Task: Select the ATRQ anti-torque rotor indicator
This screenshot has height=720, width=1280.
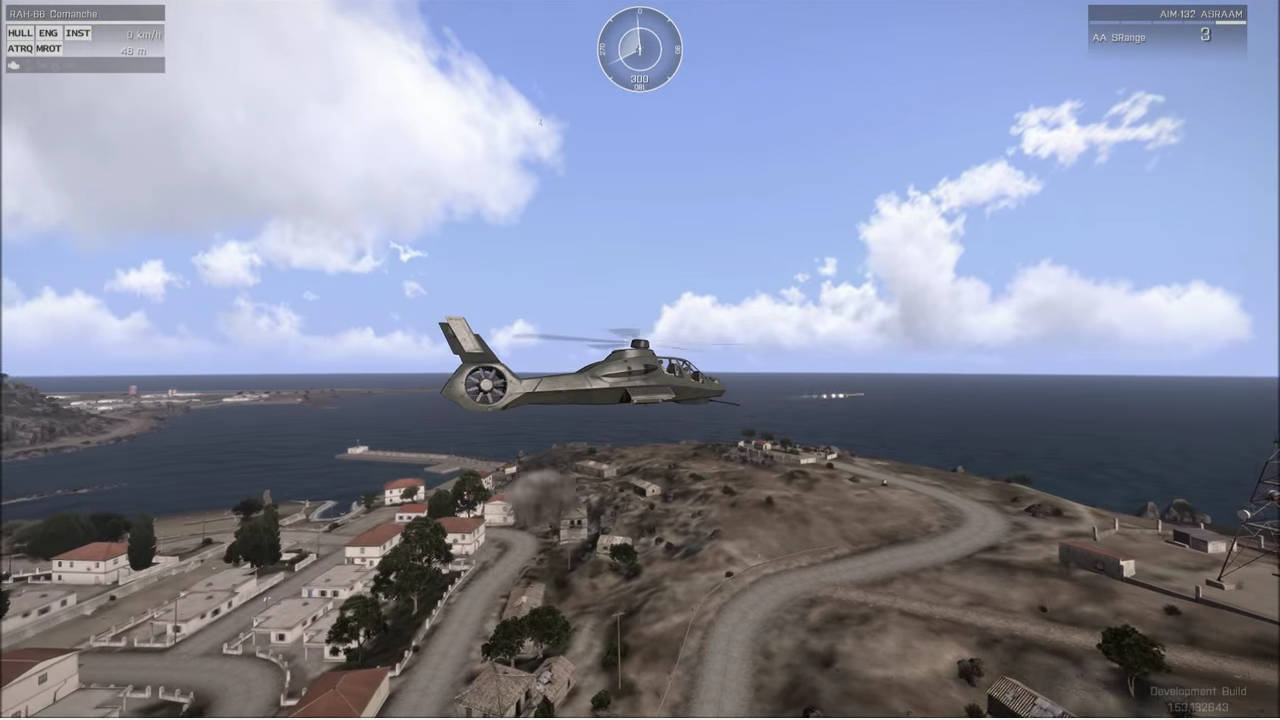Action: point(19,49)
